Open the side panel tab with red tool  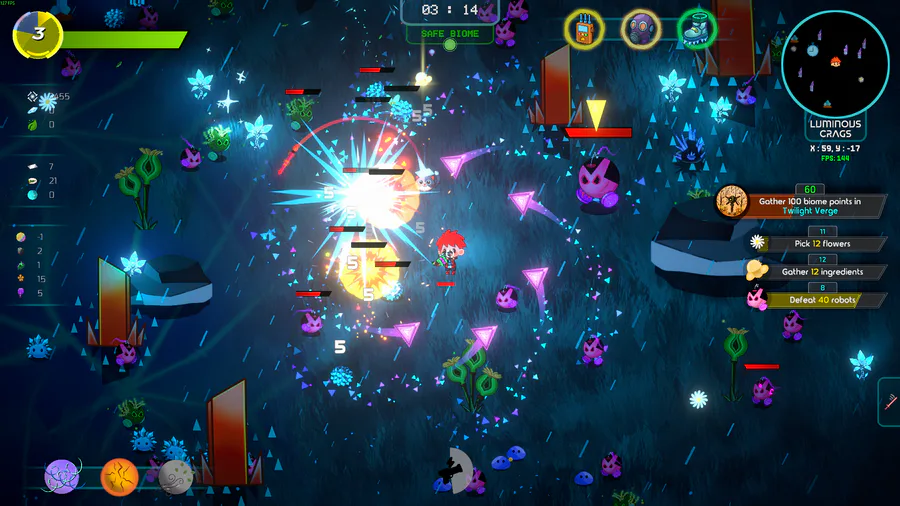pos(889,401)
